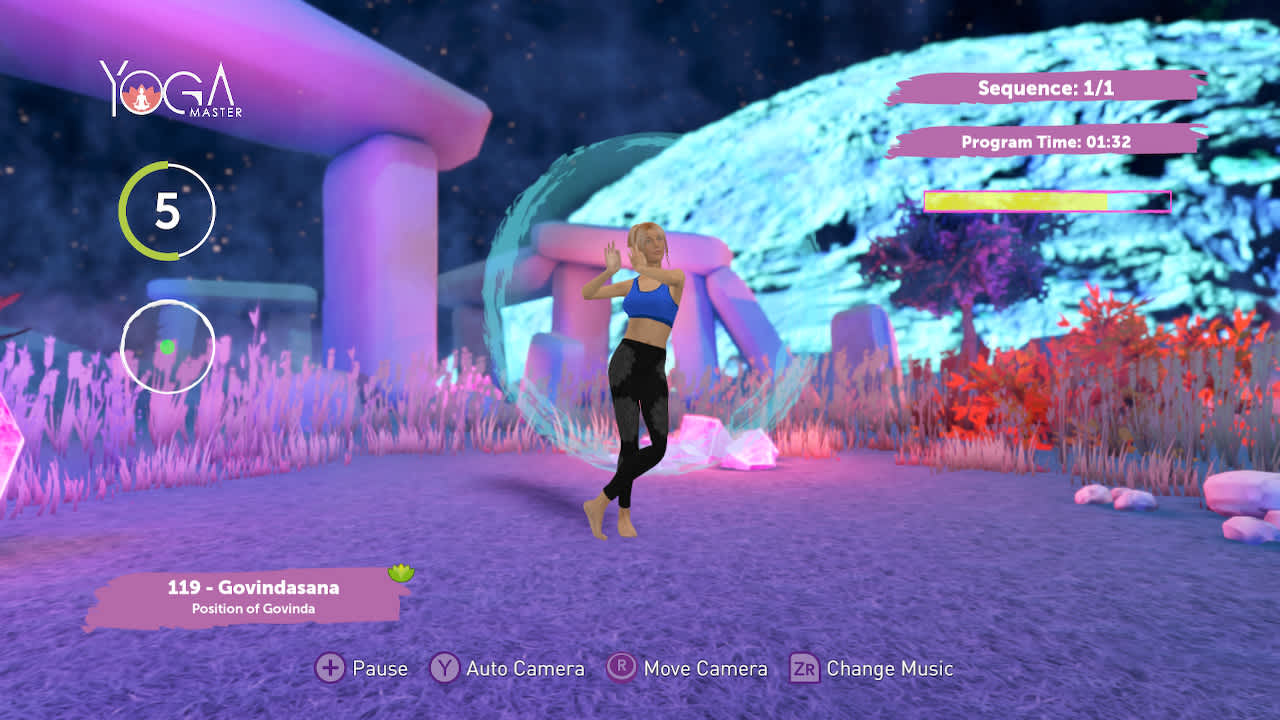The height and width of the screenshot is (720, 1280).
Task: Click the Govindasana pose name label
Action: pyautogui.click(x=253, y=589)
